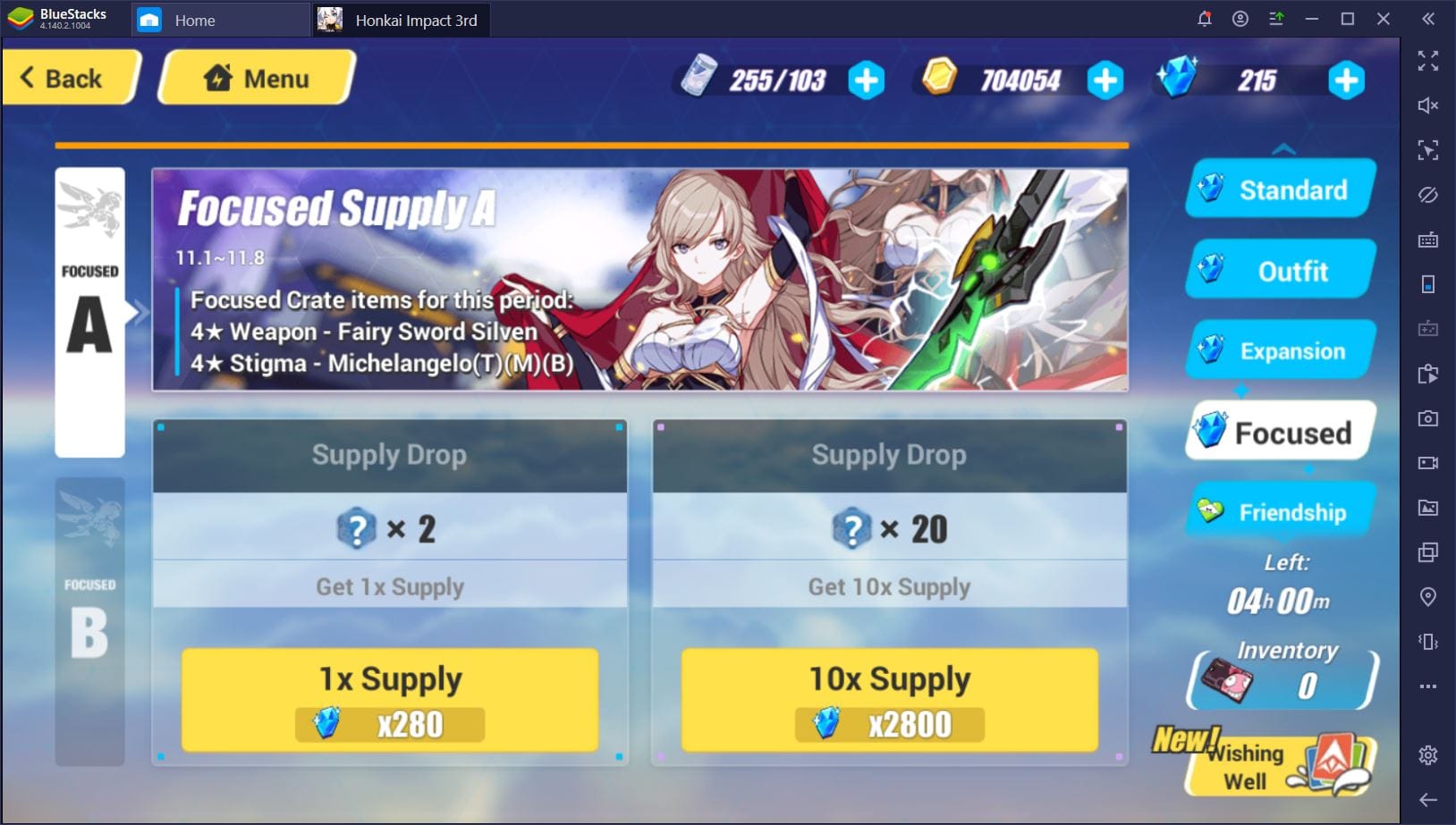The height and width of the screenshot is (825, 1456).
Task: Open the Wishing Well
Action: (1281, 766)
